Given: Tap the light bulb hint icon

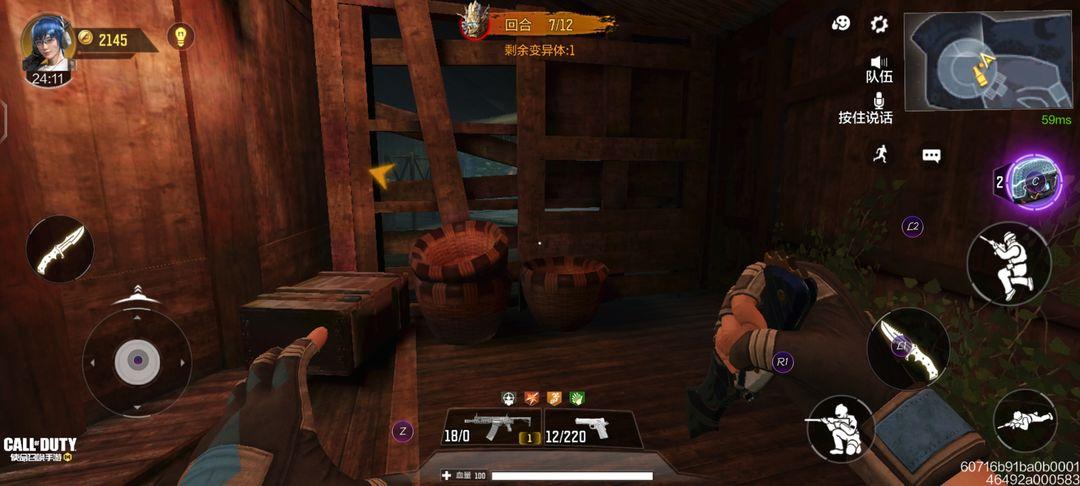Looking at the screenshot, I should click(180, 37).
